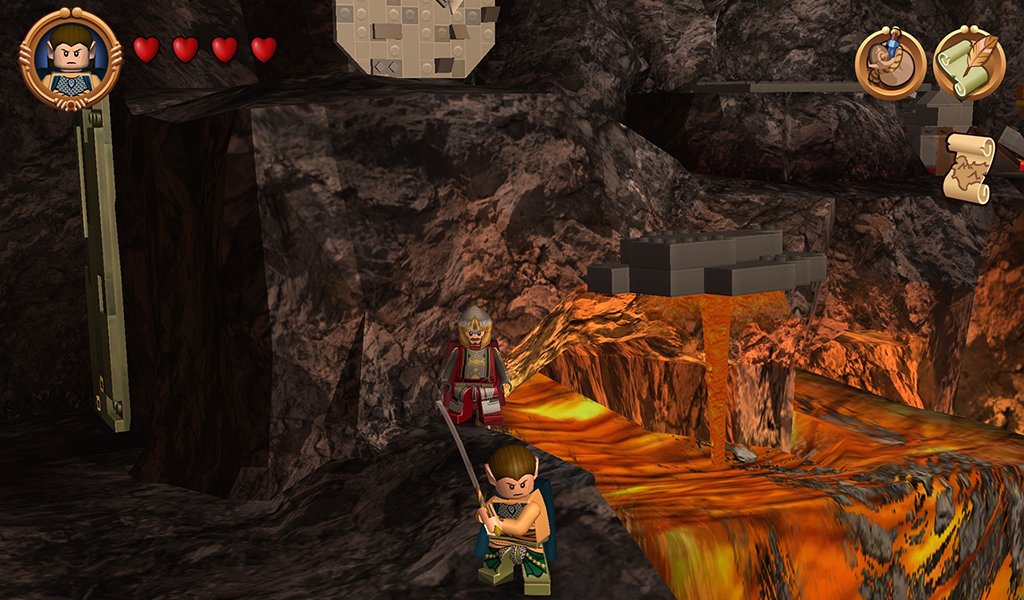Open the treasure item bag icon
The height and width of the screenshot is (600, 1024).
[x=889, y=63]
